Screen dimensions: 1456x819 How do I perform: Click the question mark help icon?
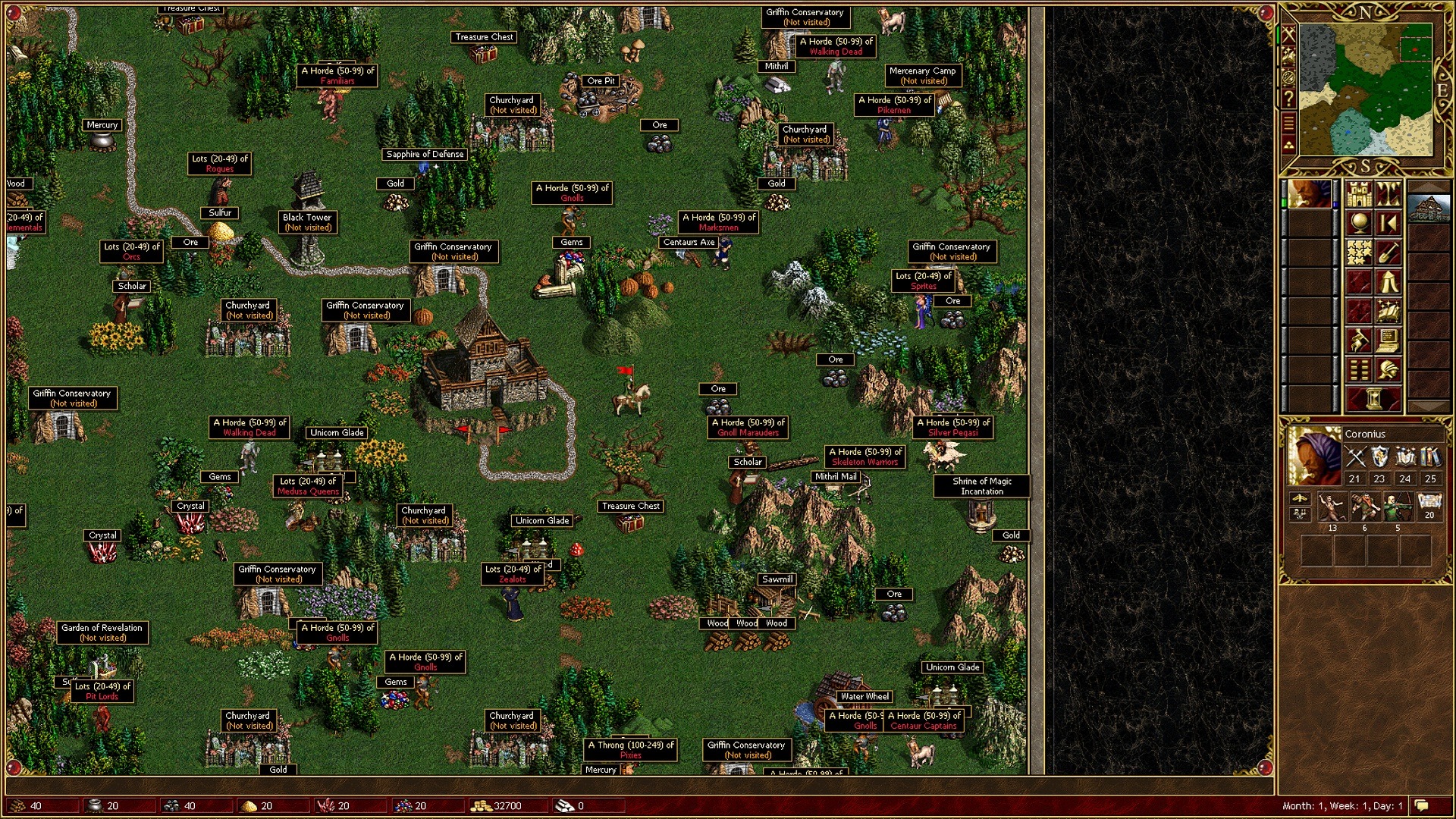coord(1288,99)
